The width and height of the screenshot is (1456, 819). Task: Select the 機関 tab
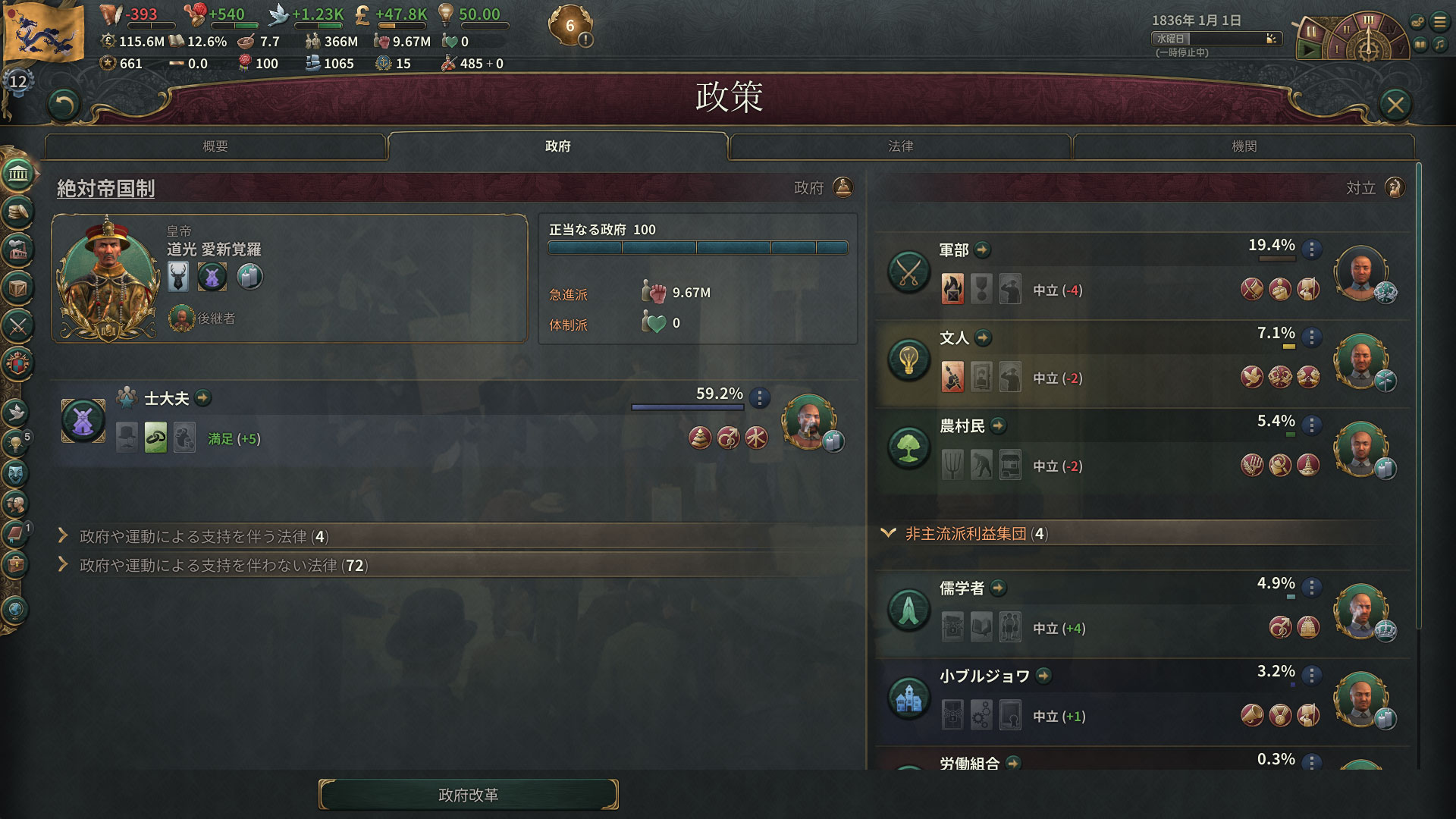point(1244,146)
